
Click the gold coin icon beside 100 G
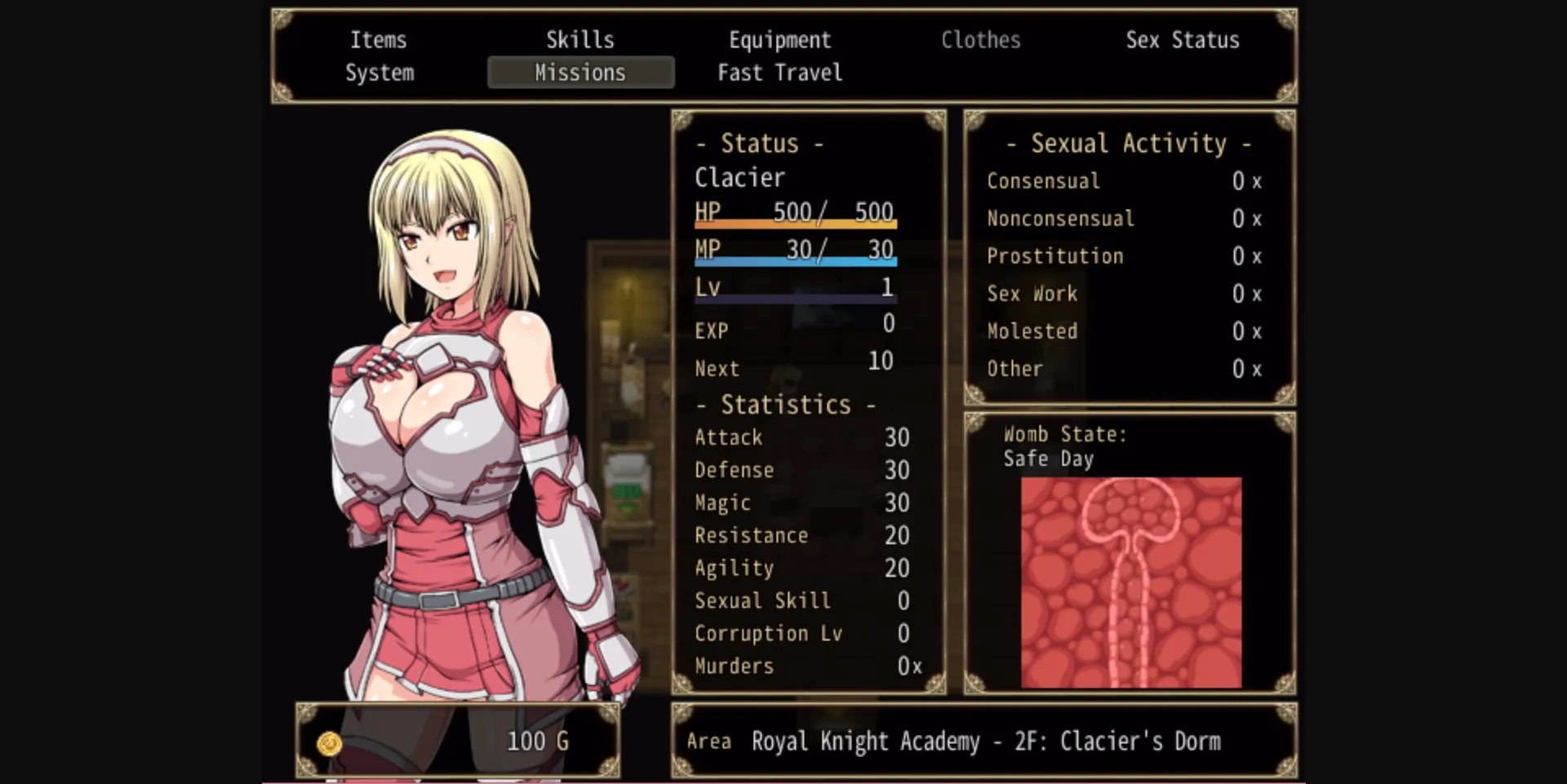coord(330,741)
